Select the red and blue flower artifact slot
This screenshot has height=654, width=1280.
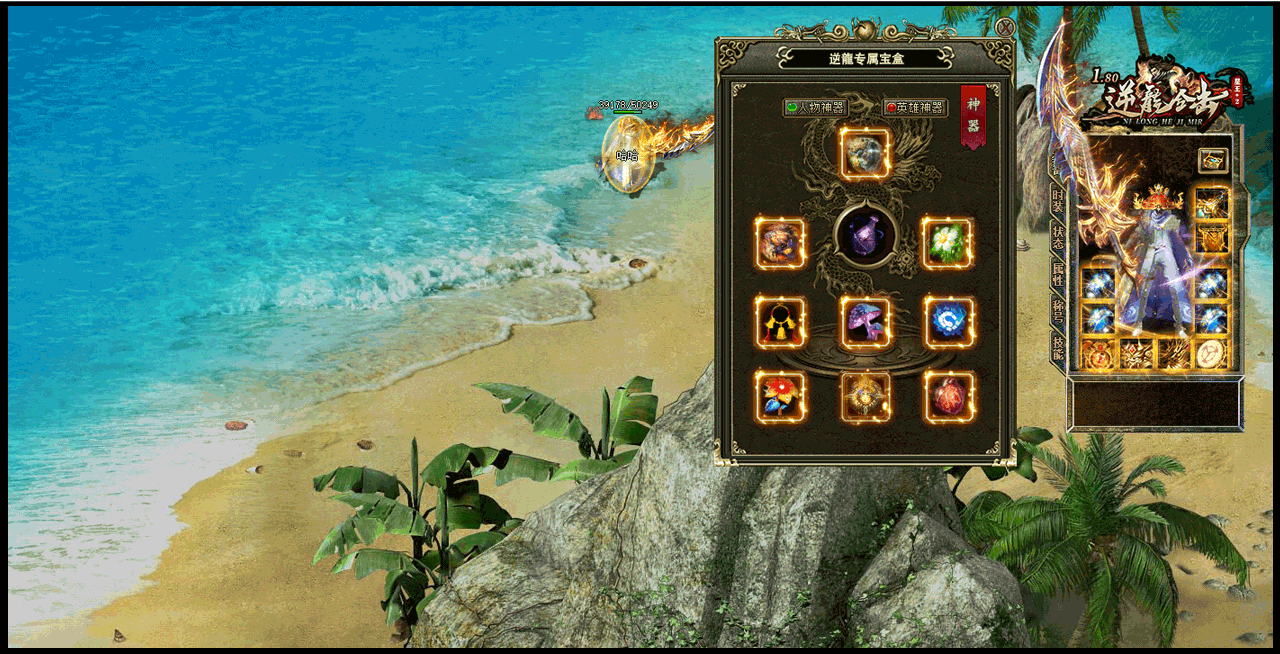pyautogui.click(x=780, y=397)
